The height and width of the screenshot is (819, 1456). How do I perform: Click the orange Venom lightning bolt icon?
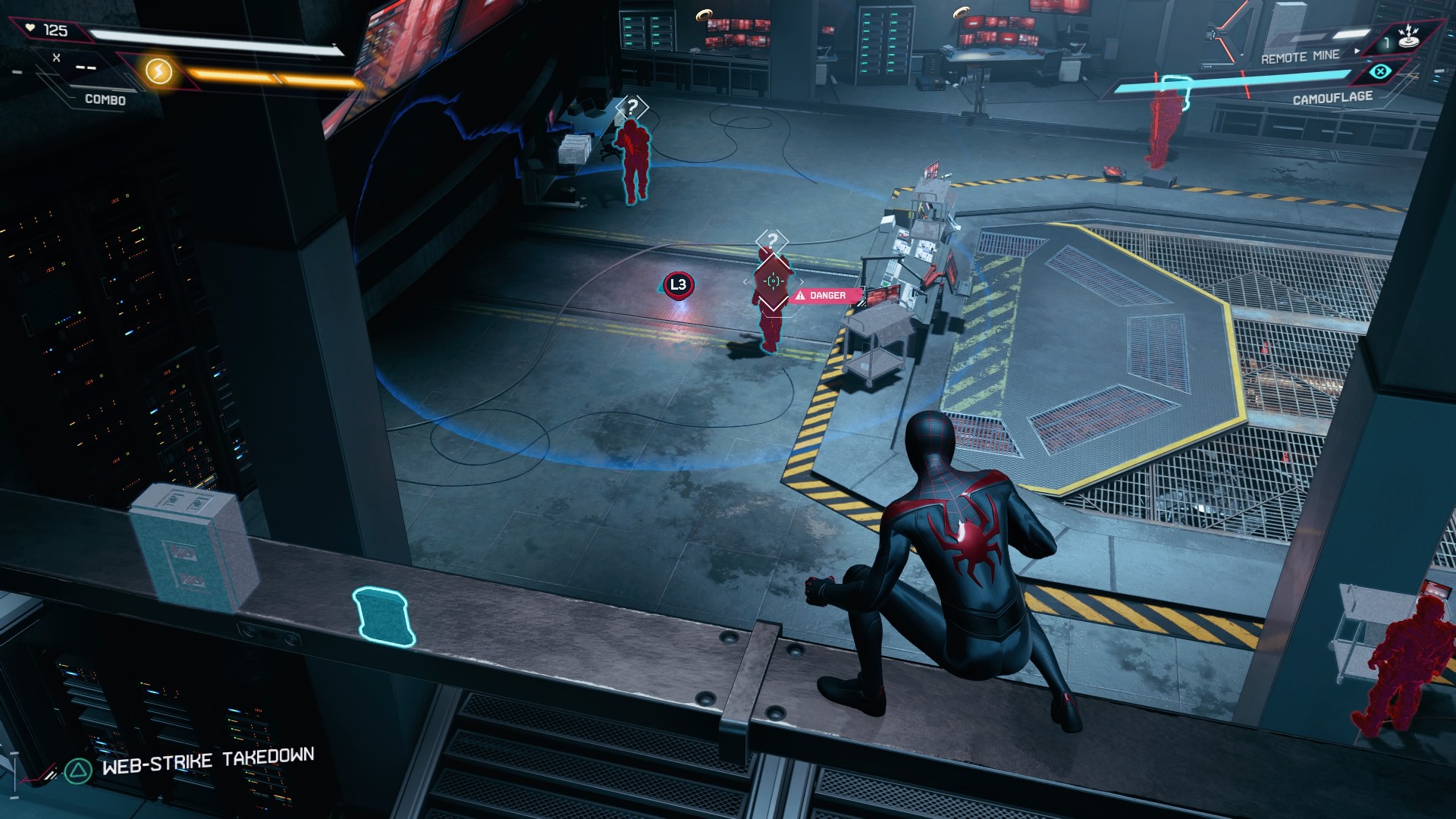coord(158,72)
